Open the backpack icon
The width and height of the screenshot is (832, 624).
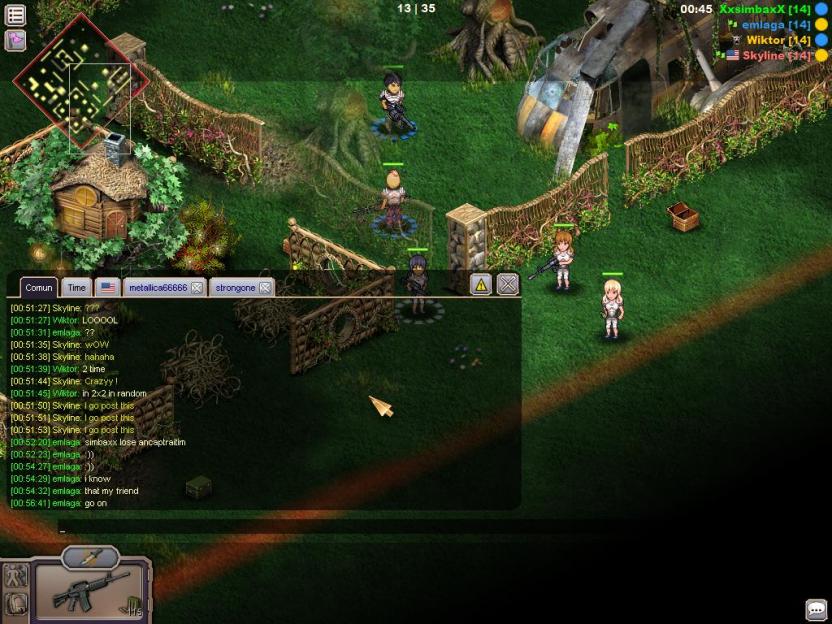[16, 604]
